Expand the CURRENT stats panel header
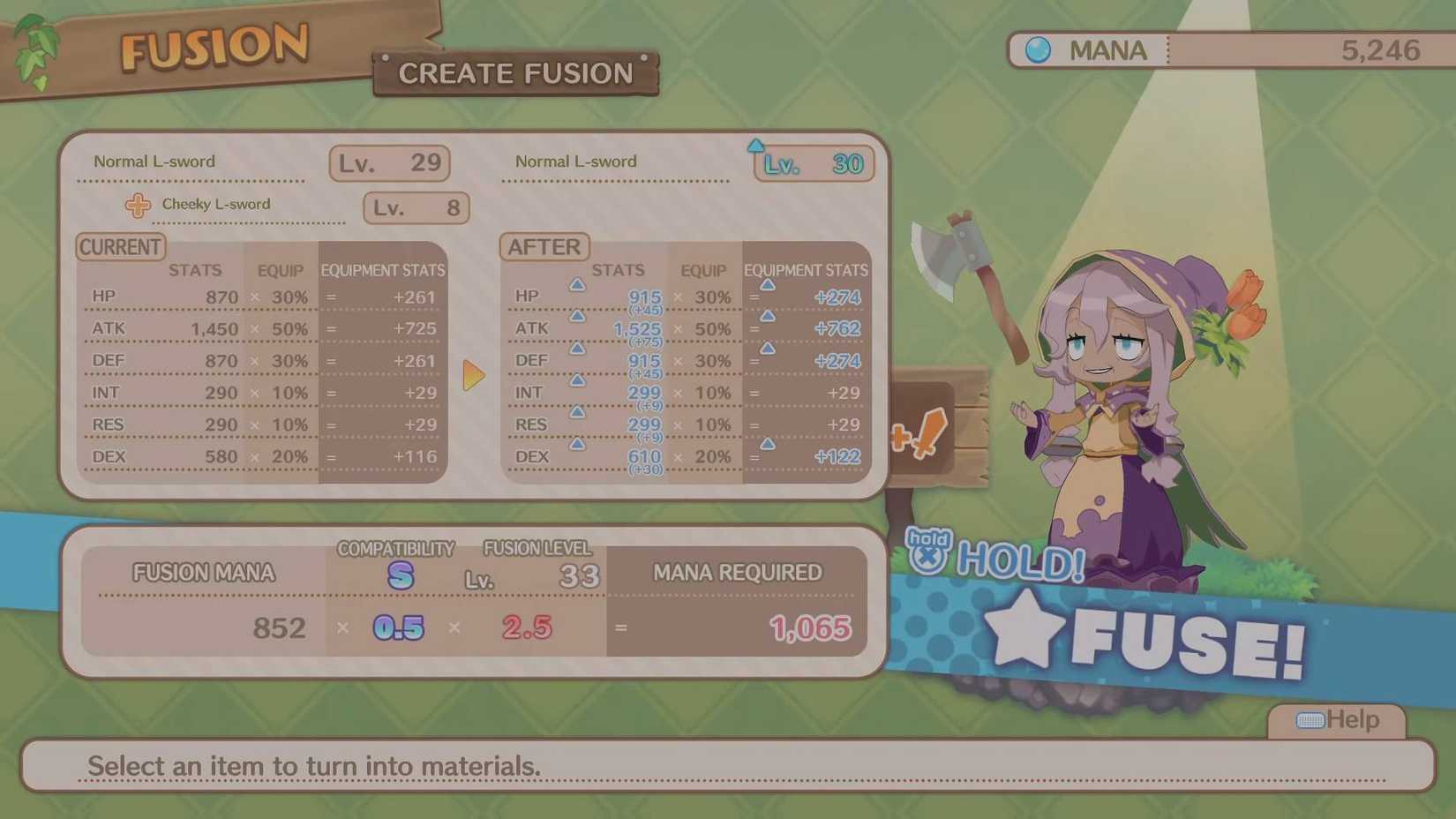 [120, 247]
